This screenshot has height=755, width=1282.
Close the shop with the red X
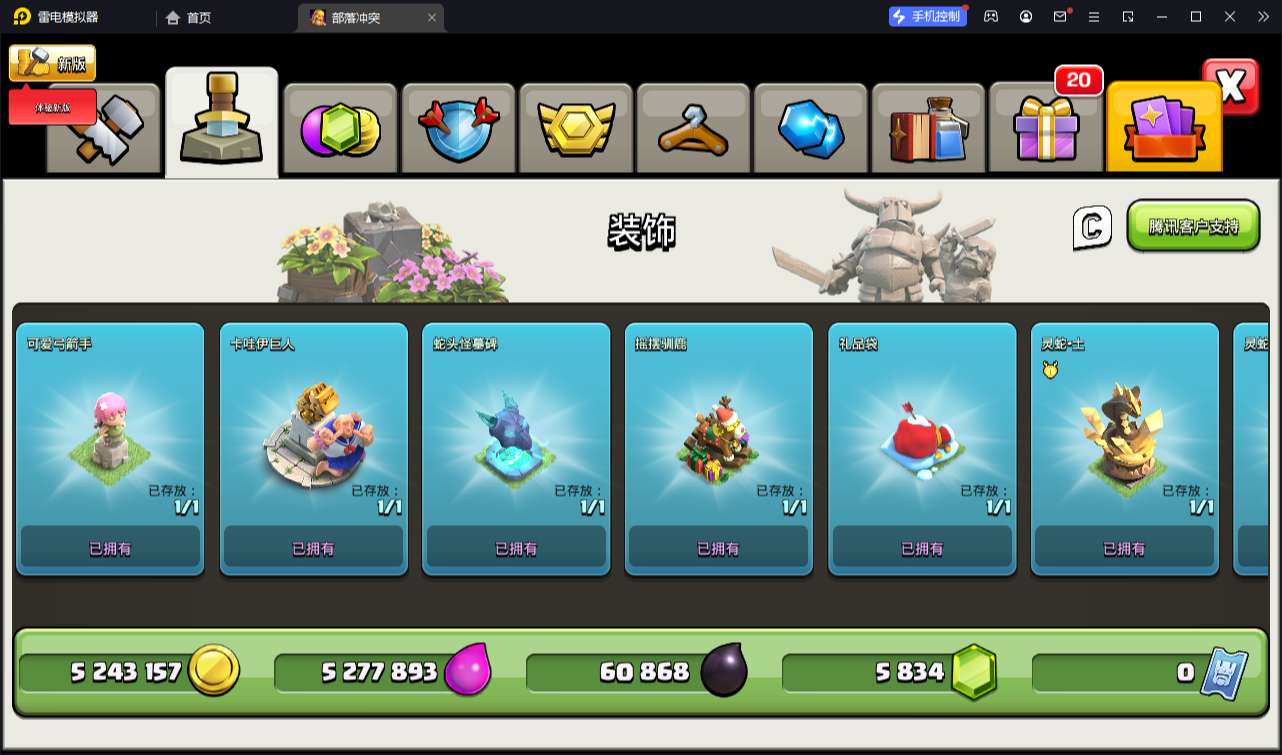pos(1231,87)
